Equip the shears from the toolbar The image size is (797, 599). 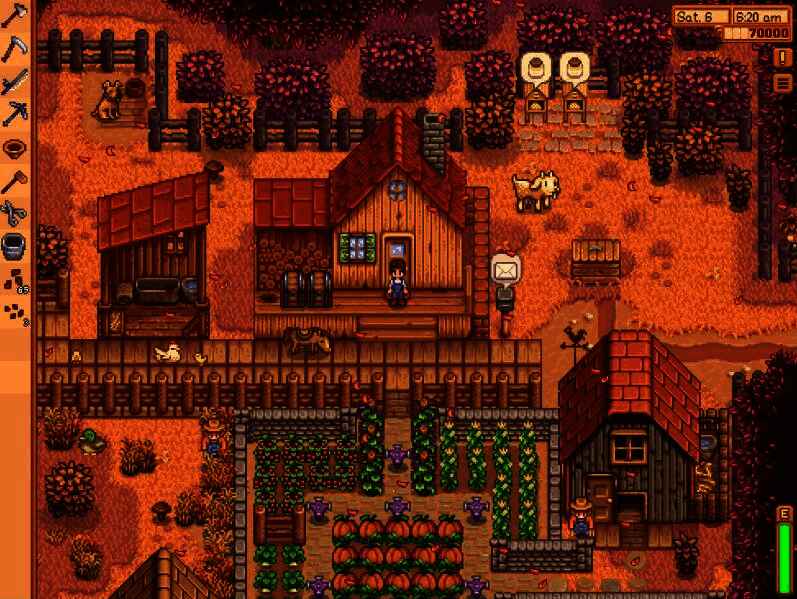16,212
